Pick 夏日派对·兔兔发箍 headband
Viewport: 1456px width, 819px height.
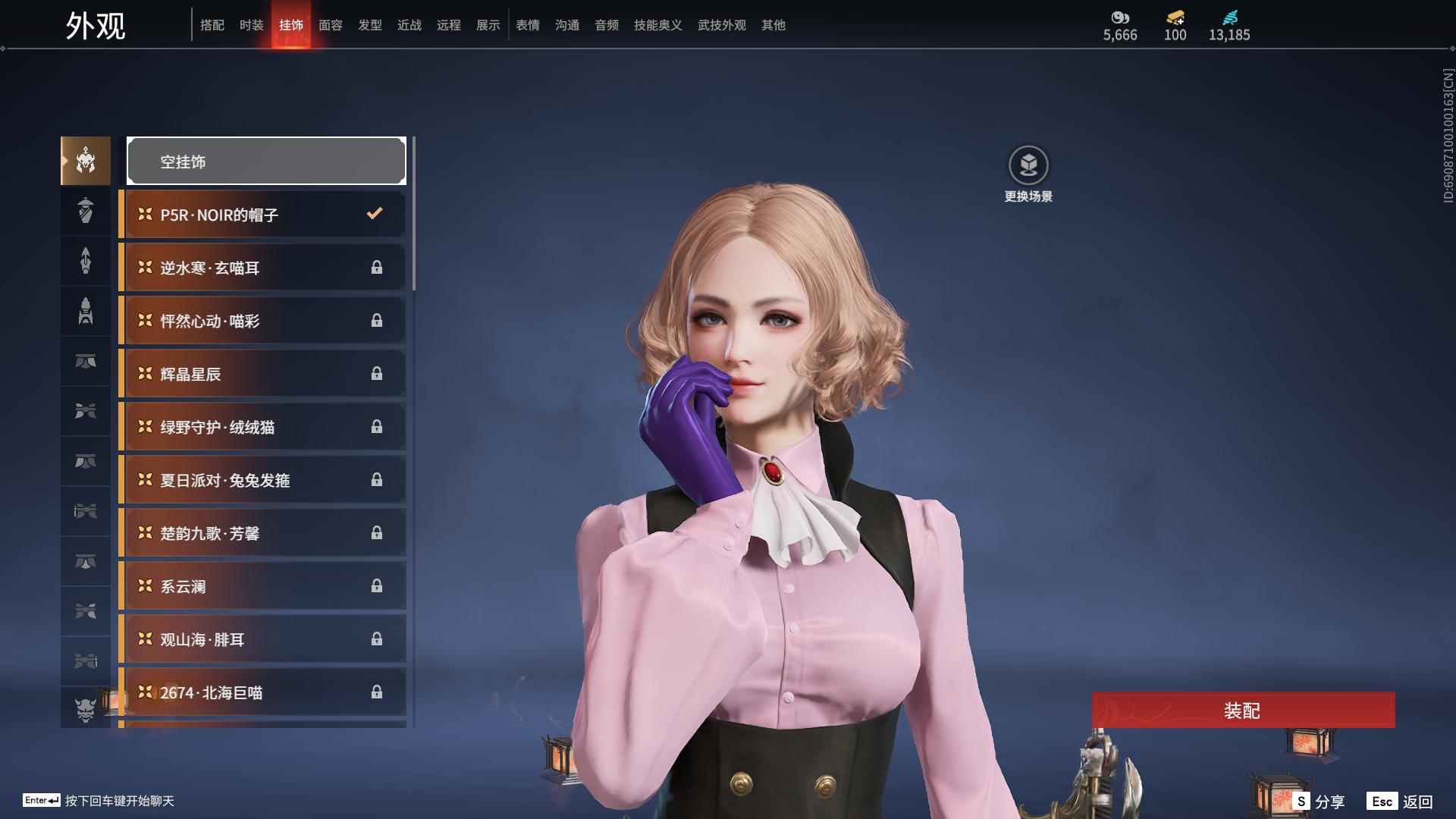tap(263, 480)
